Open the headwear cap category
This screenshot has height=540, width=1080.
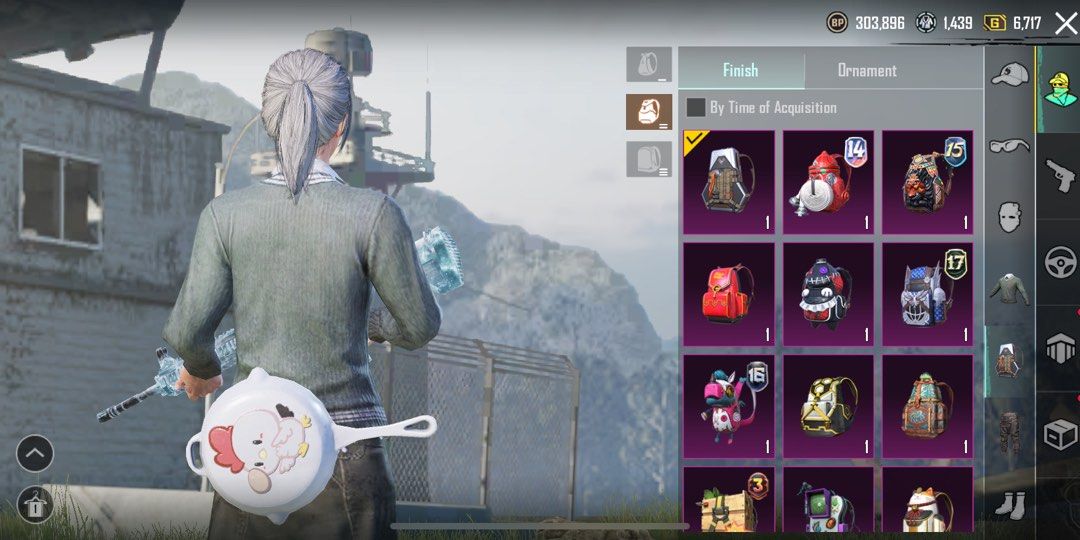1009,75
